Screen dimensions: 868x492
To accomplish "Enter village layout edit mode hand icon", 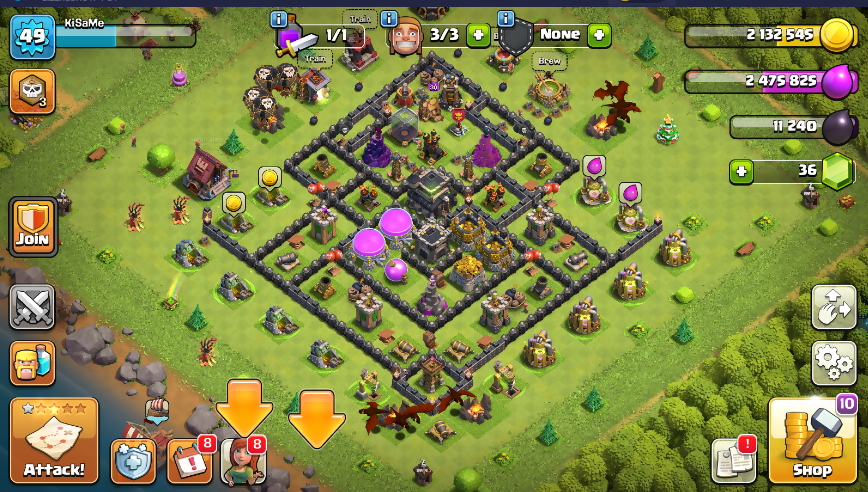I will click(x=833, y=306).
